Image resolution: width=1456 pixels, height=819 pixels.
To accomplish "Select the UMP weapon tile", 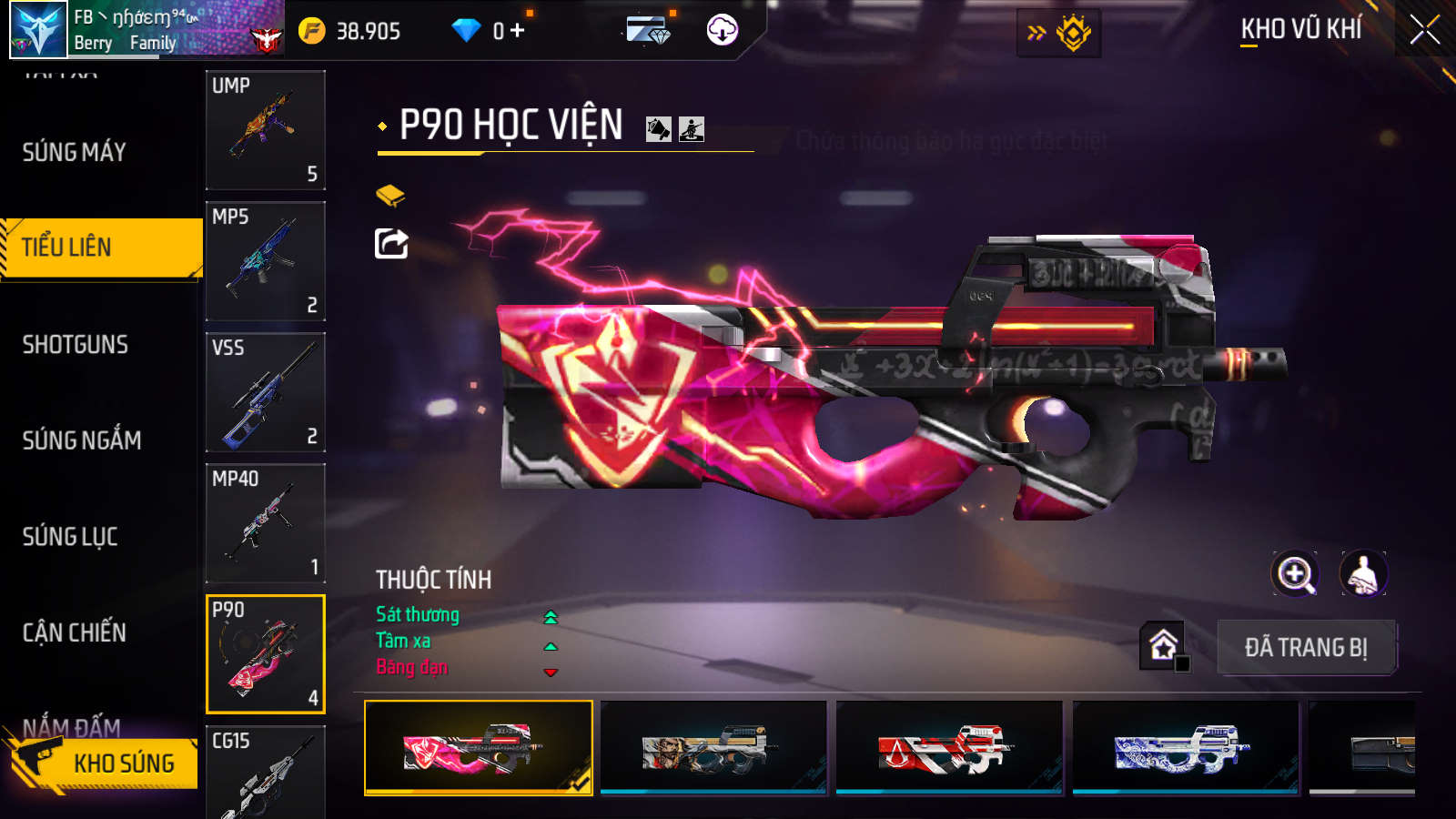I will tap(266, 130).
